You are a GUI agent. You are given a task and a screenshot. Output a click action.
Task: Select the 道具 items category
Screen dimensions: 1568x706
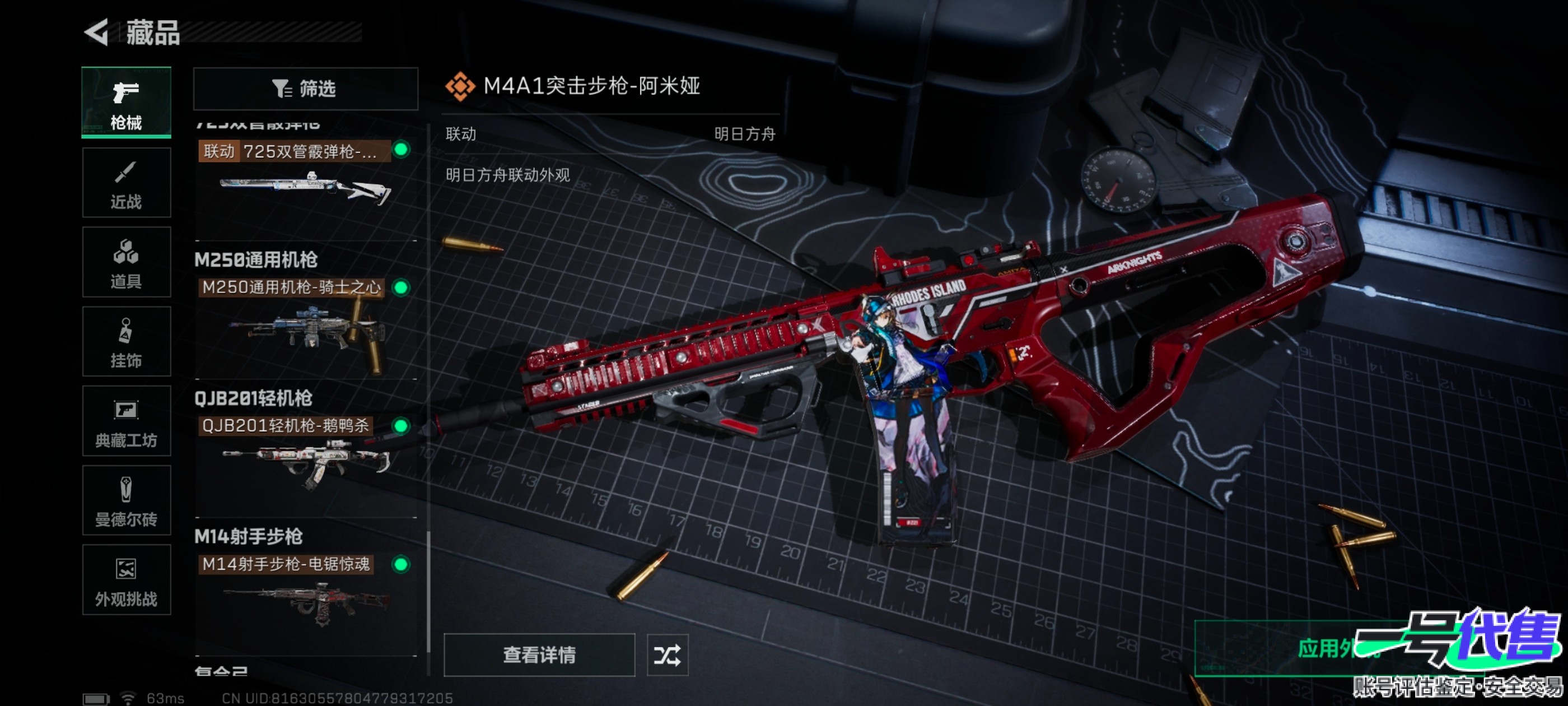(126, 263)
